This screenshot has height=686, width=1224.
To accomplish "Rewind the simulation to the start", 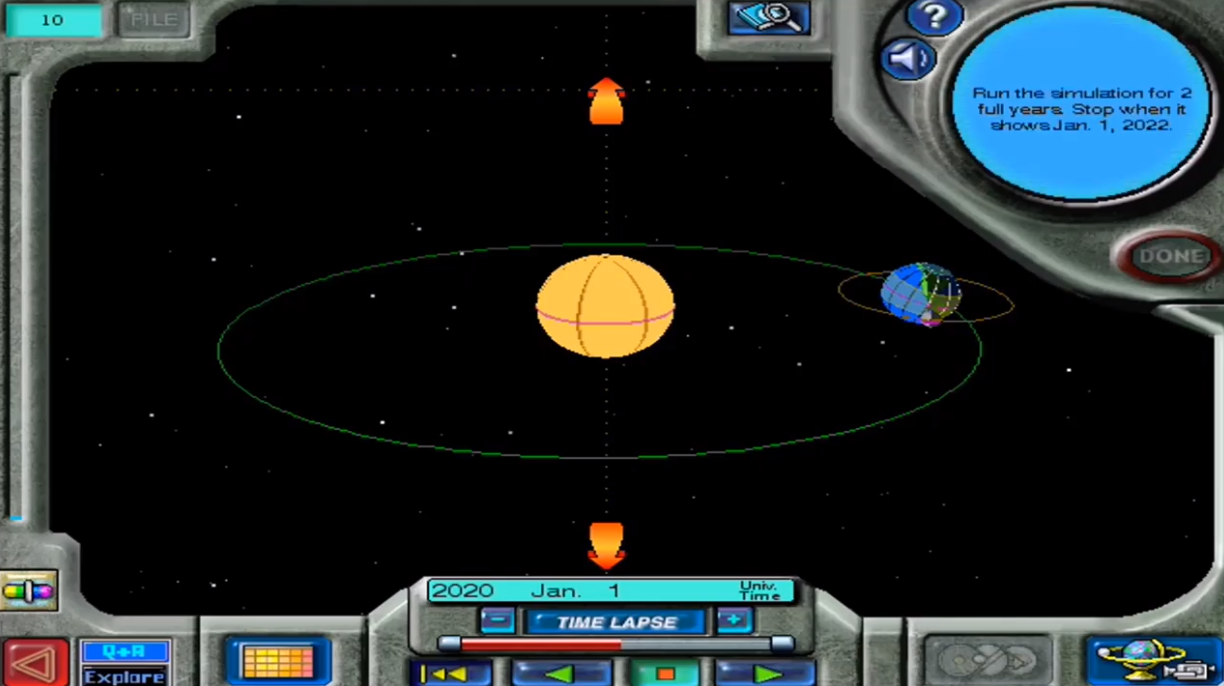I will pos(450,674).
